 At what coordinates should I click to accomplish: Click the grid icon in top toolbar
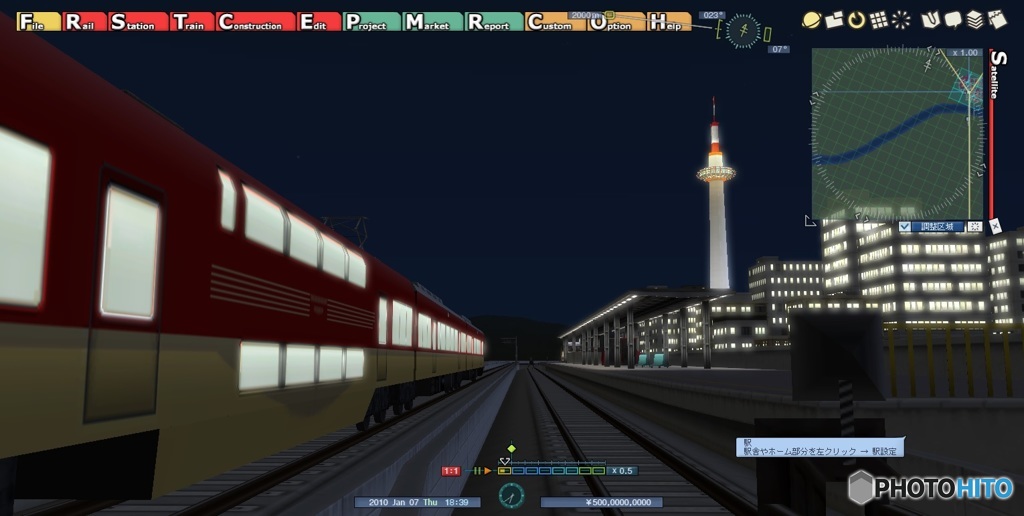879,19
